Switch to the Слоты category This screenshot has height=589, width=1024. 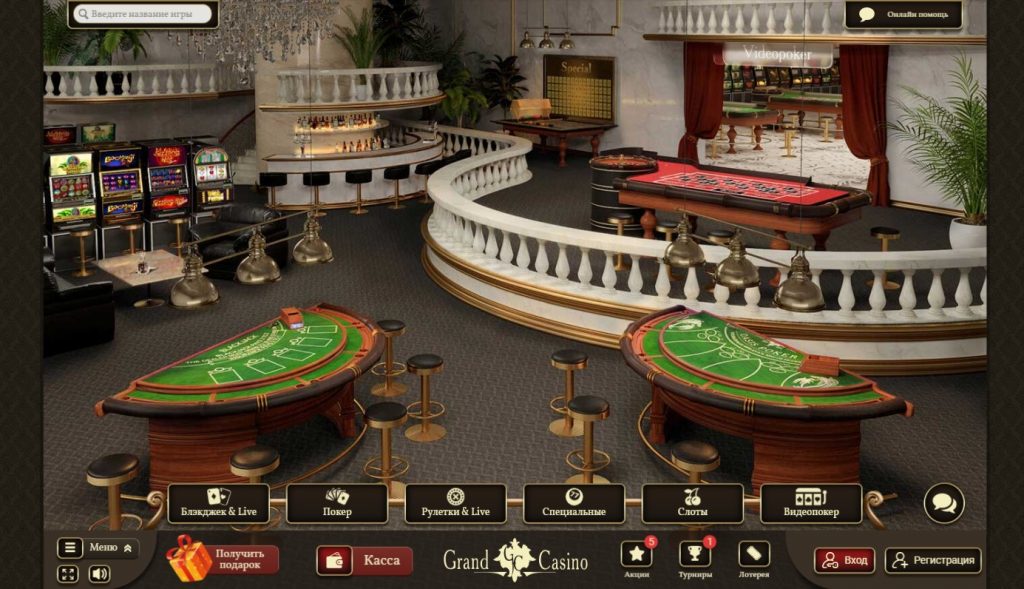[x=692, y=504]
